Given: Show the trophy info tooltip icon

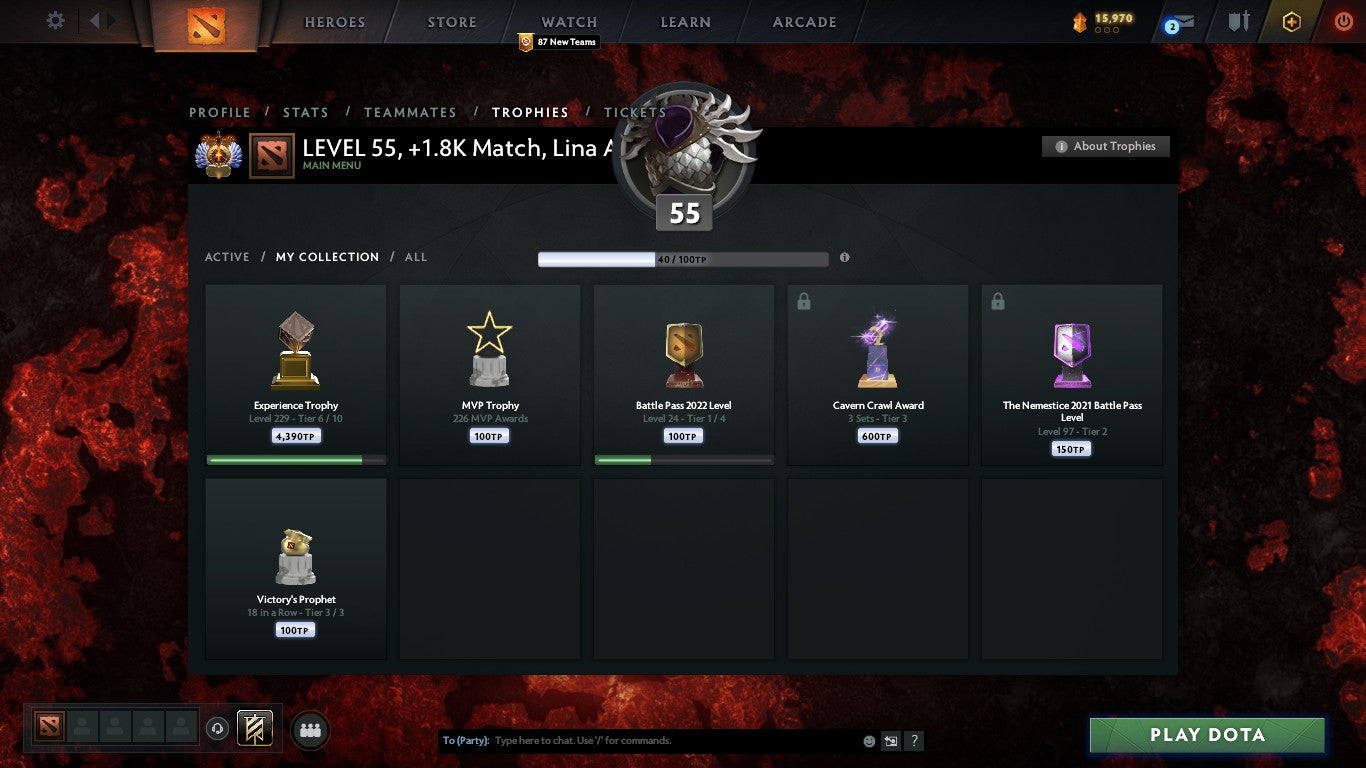Looking at the screenshot, I should pyautogui.click(x=845, y=257).
